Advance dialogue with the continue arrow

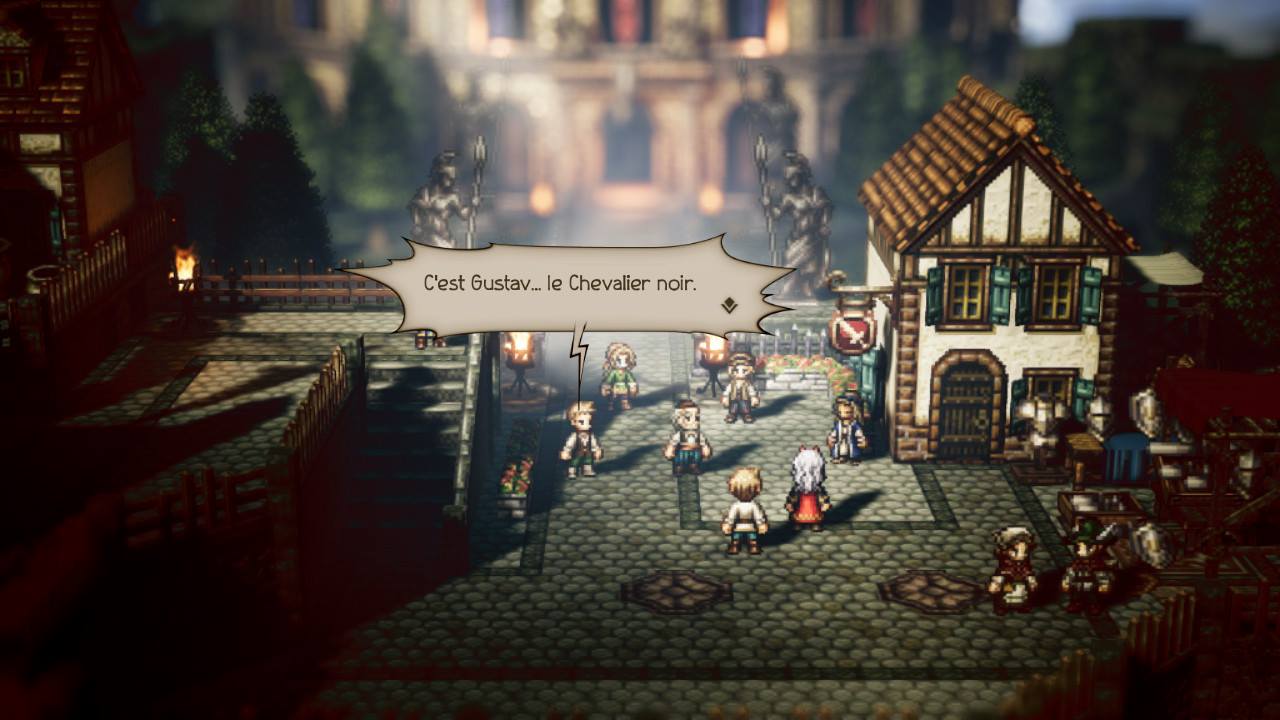click(x=729, y=305)
